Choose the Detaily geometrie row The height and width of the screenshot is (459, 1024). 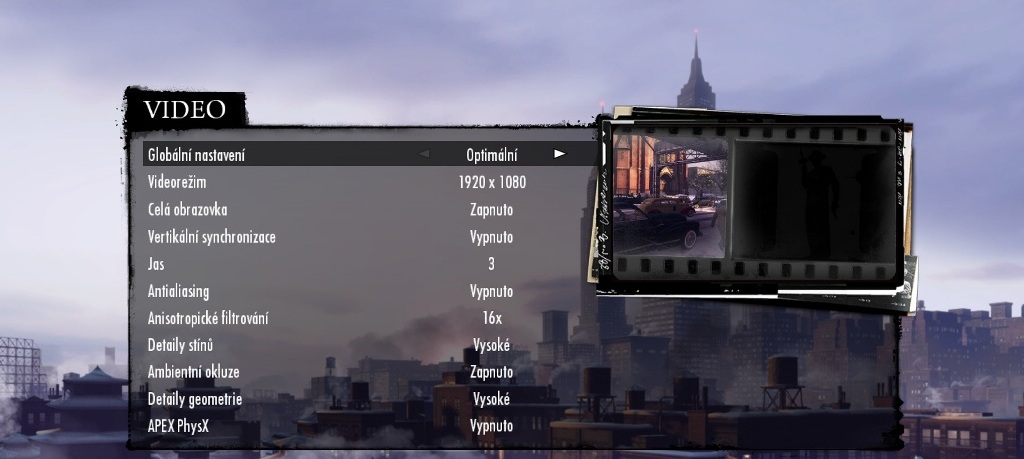195,399
